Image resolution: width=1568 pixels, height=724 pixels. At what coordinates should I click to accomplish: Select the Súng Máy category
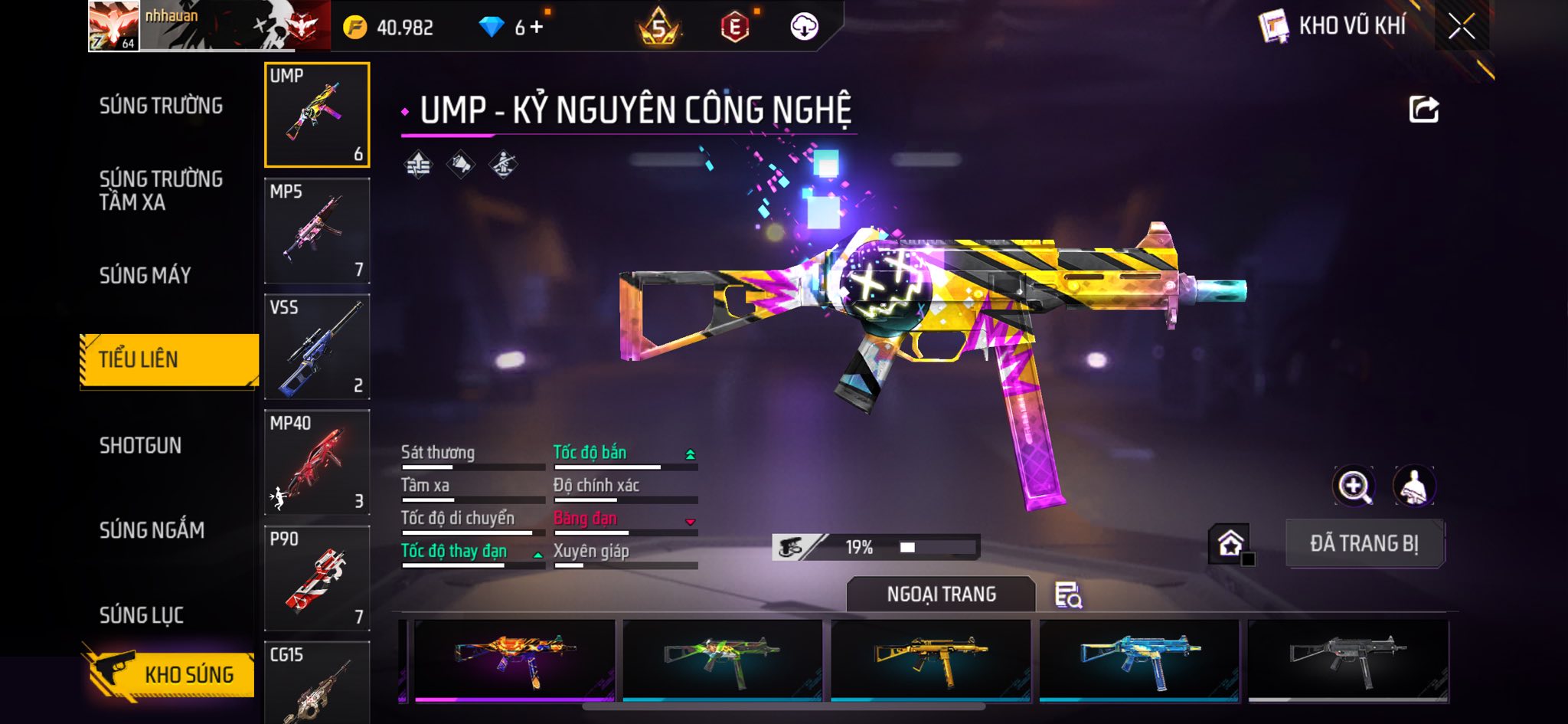145,275
